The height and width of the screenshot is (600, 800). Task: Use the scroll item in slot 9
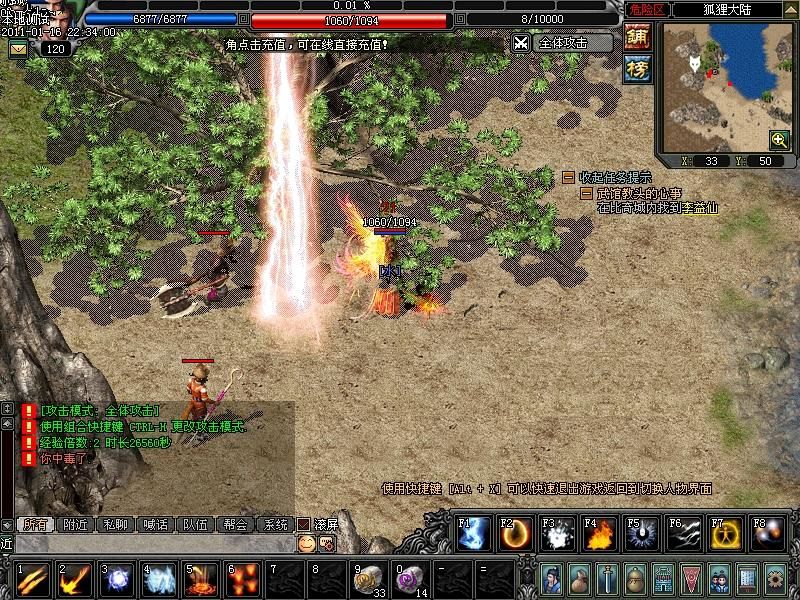click(x=369, y=579)
